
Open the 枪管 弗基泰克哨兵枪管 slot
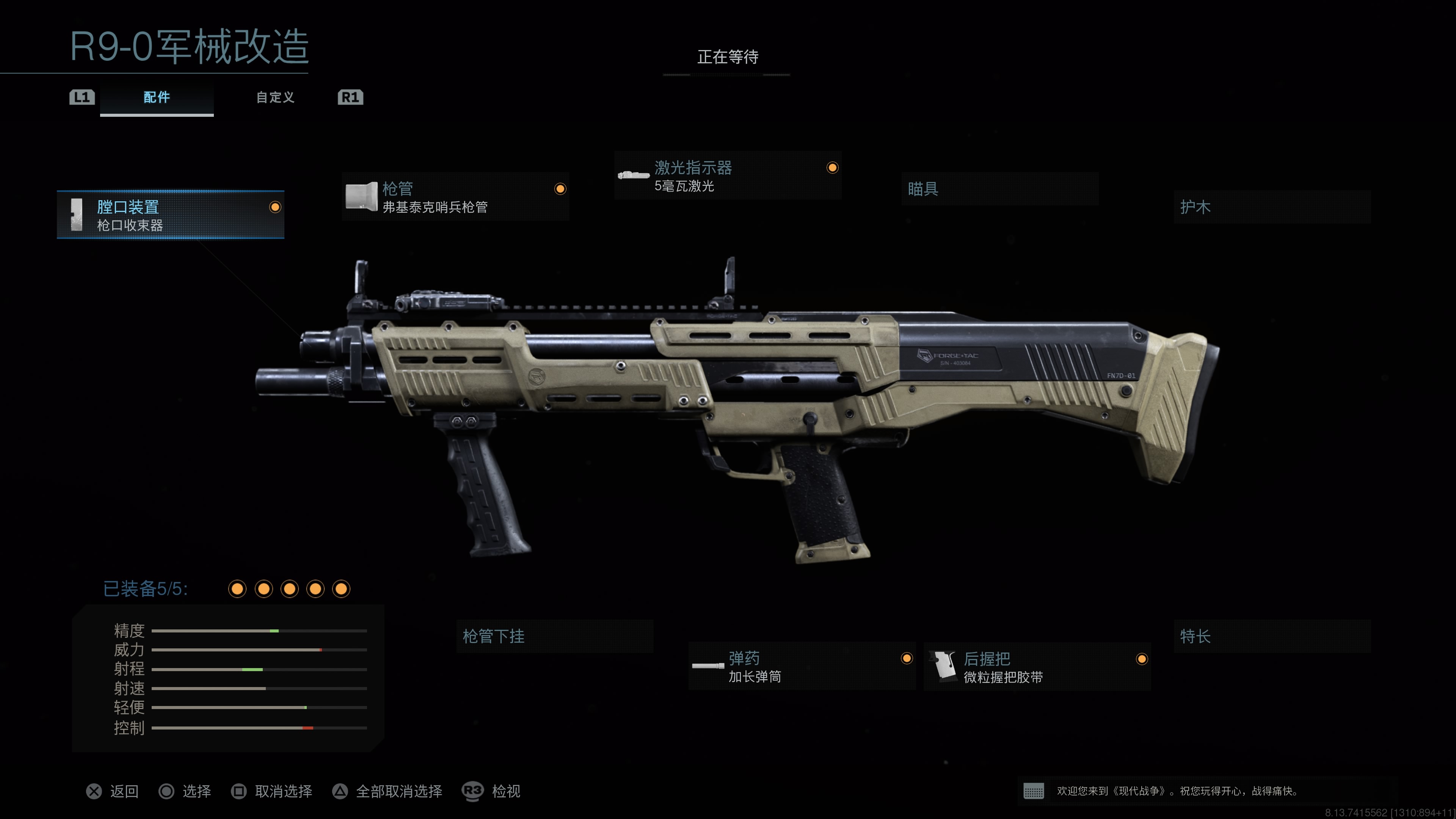455,197
